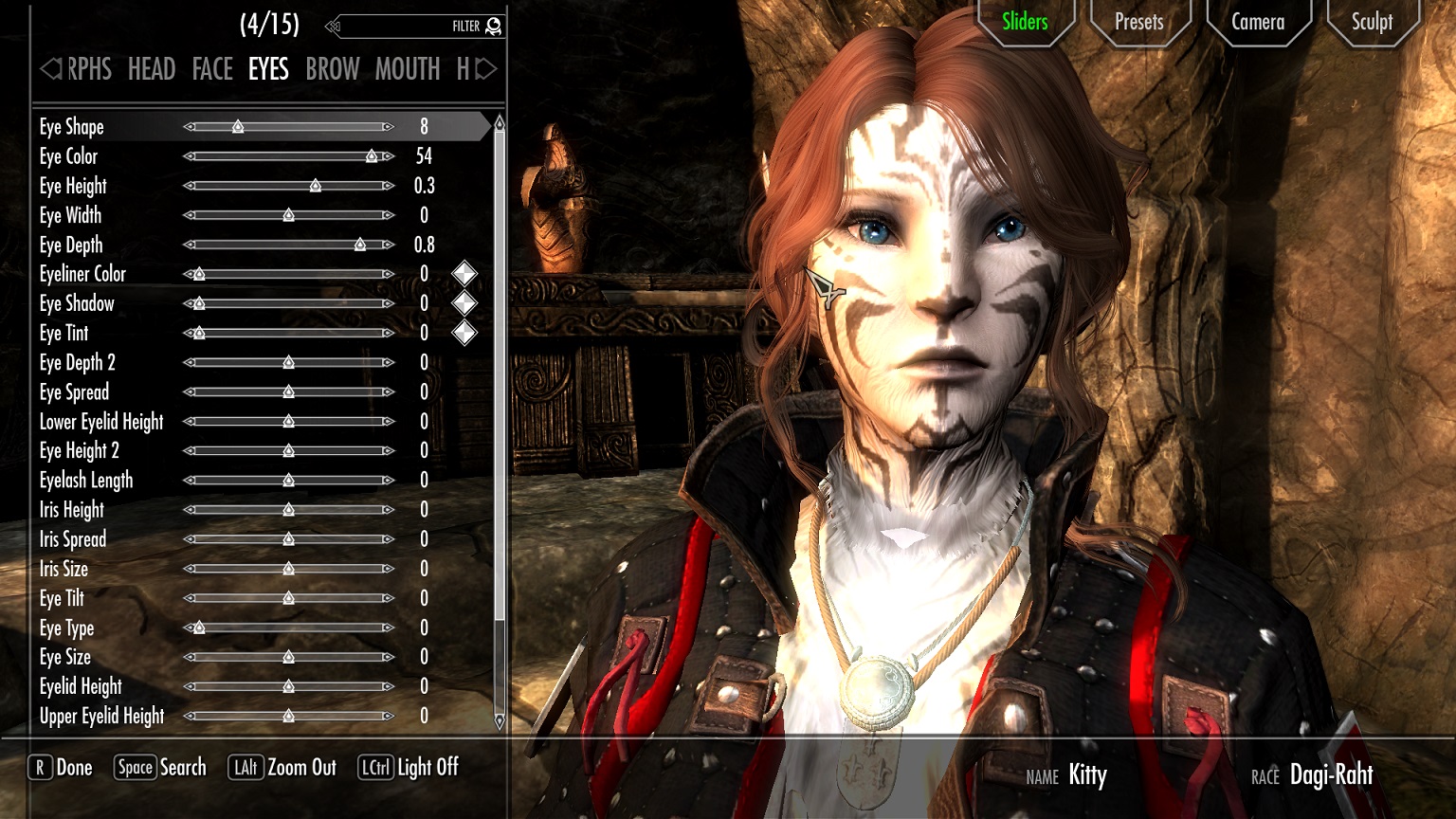Switch to the MOUTH category
This screenshot has height=819, width=1456.
[x=408, y=69]
